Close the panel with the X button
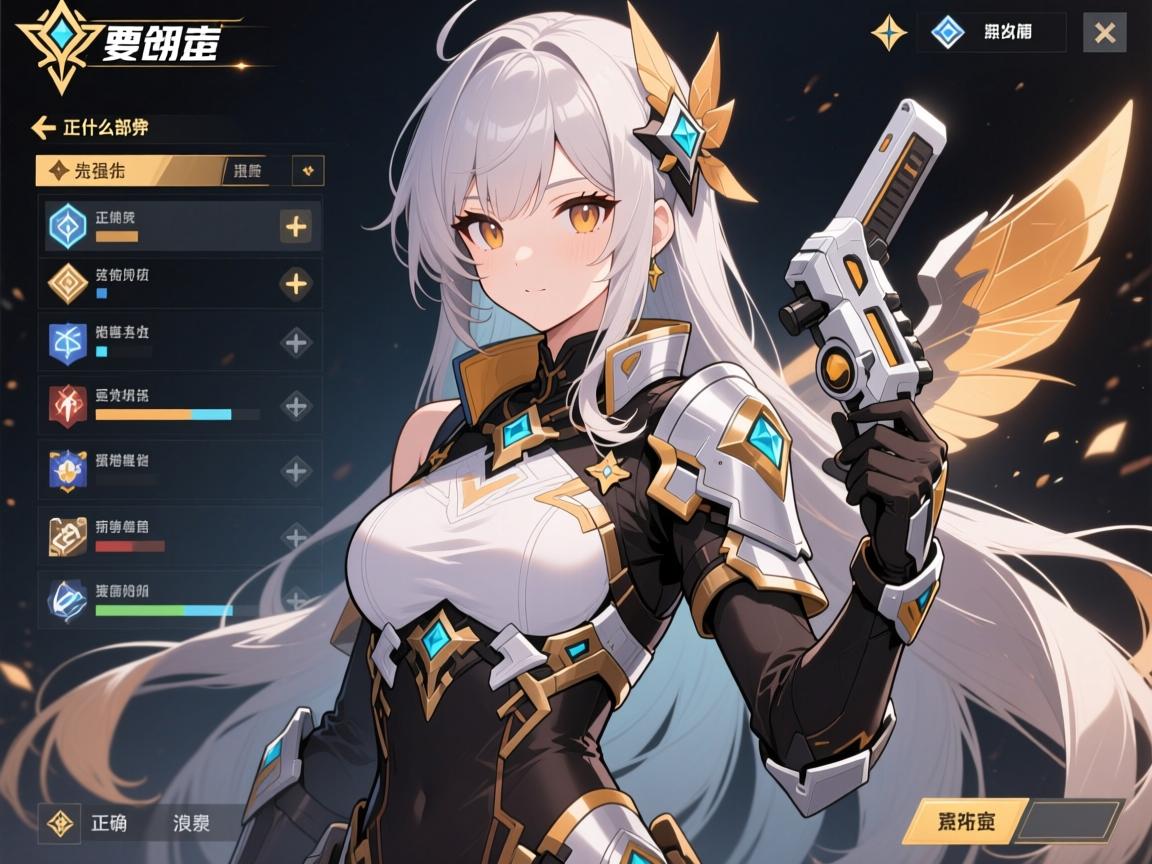The width and height of the screenshot is (1152, 864). click(1104, 33)
